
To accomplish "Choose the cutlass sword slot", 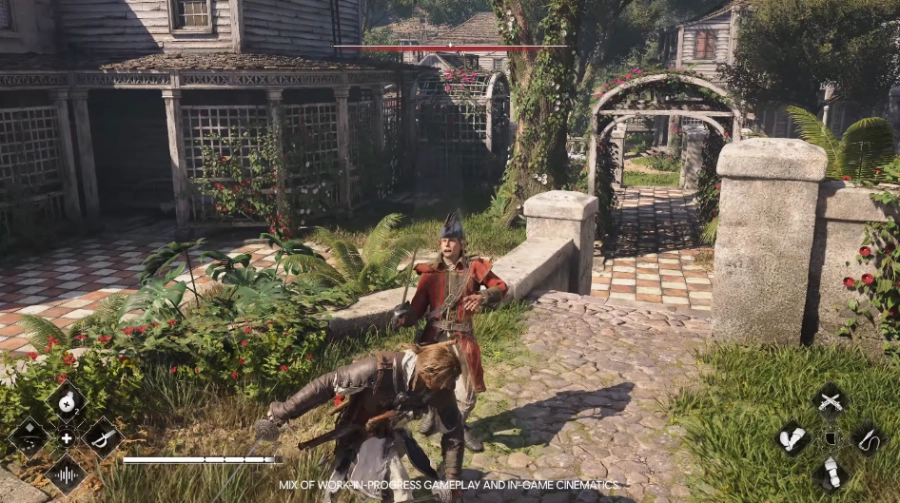I will 102,437.
